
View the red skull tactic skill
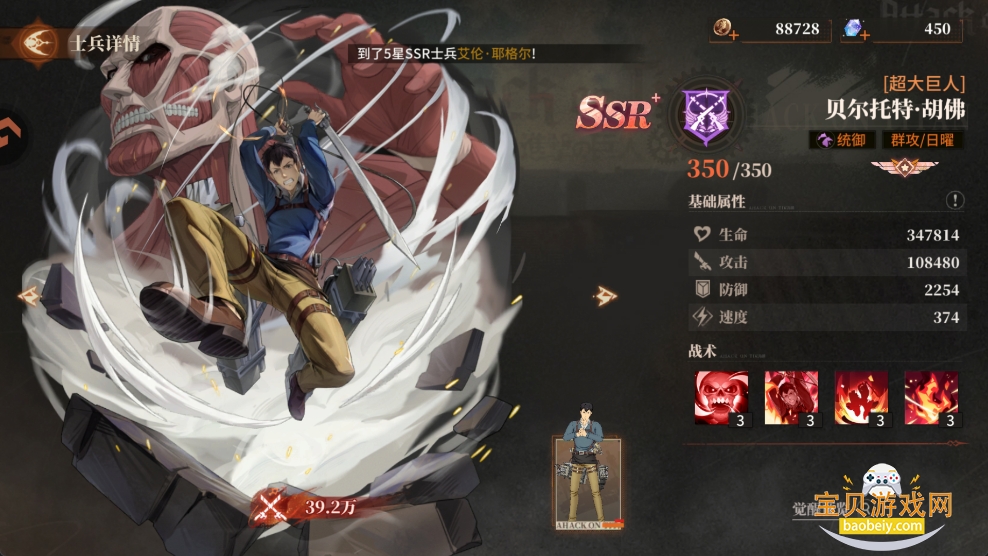[722, 397]
